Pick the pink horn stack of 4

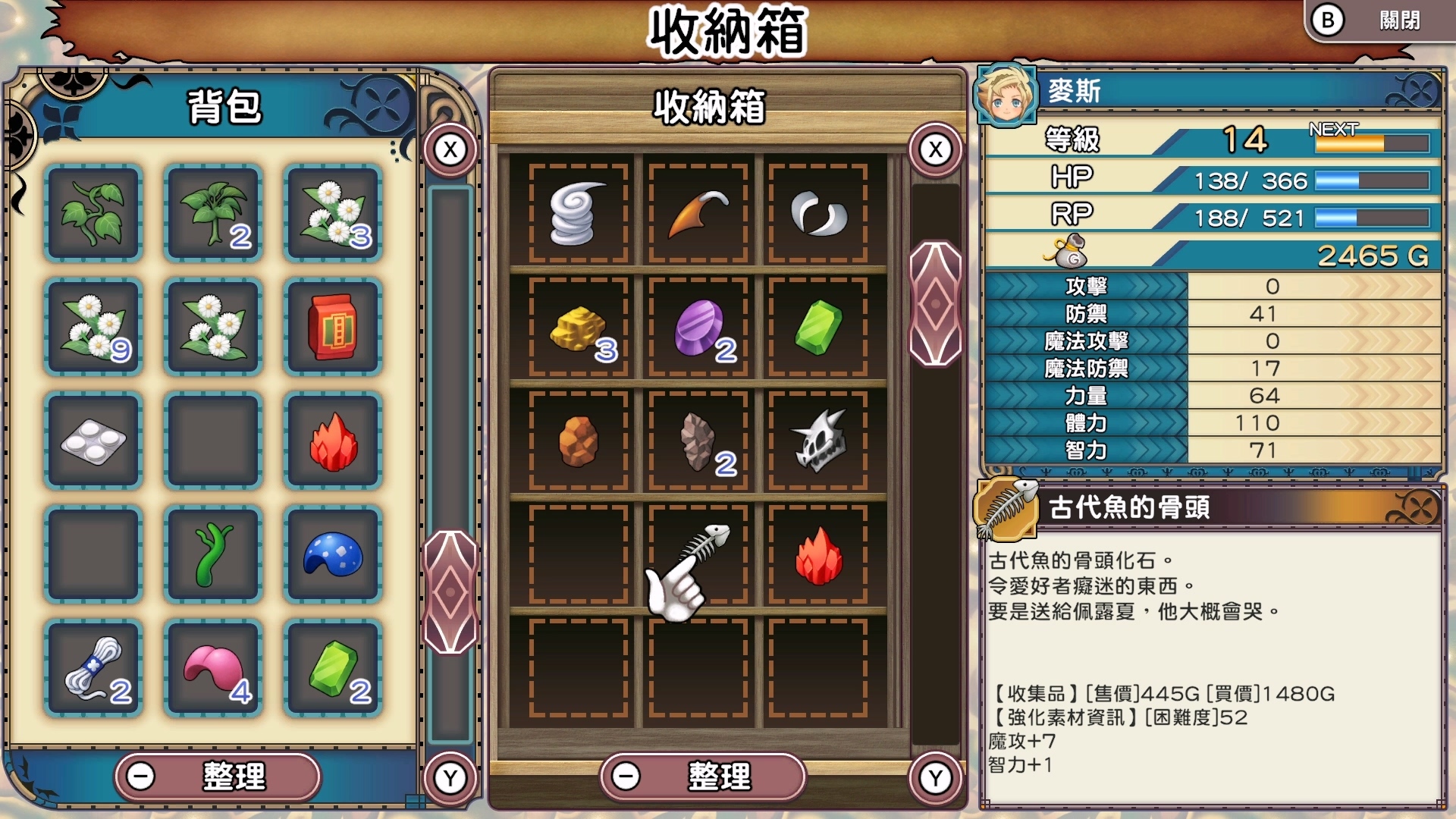[212, 667]
